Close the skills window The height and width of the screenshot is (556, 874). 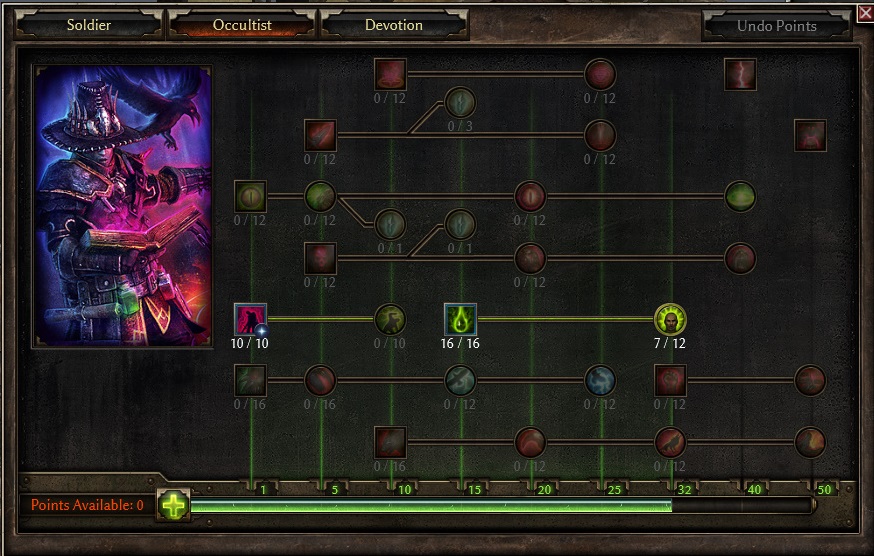pyautogui.click(x=865, y=13)
